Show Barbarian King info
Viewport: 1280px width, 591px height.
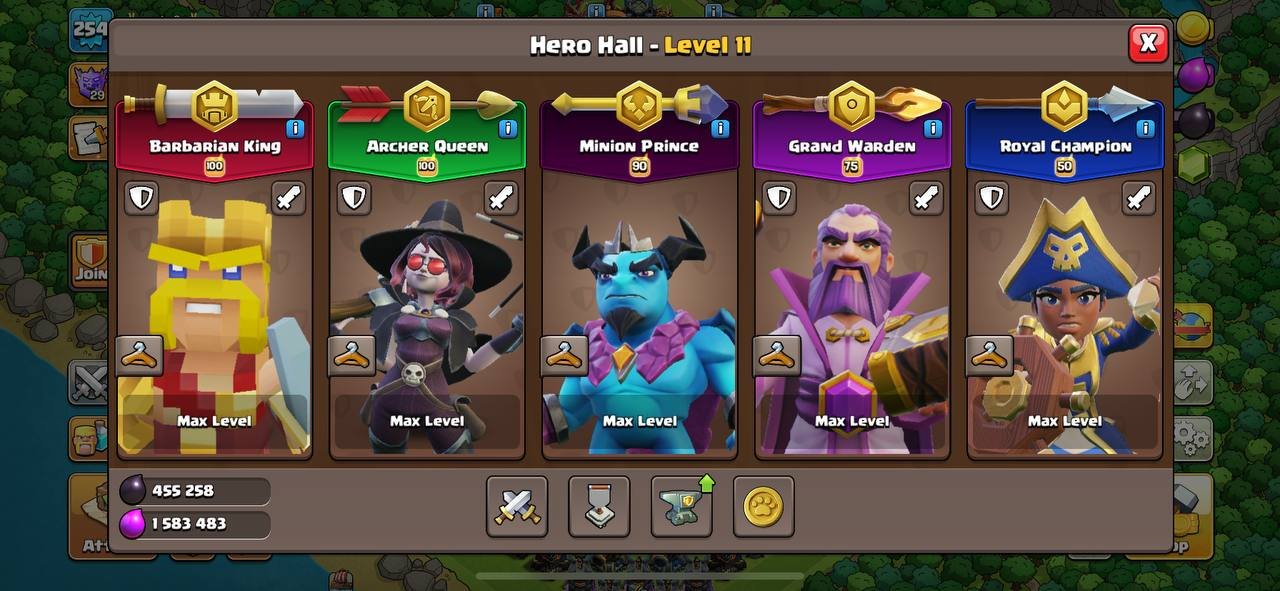(x=295, y=128)
